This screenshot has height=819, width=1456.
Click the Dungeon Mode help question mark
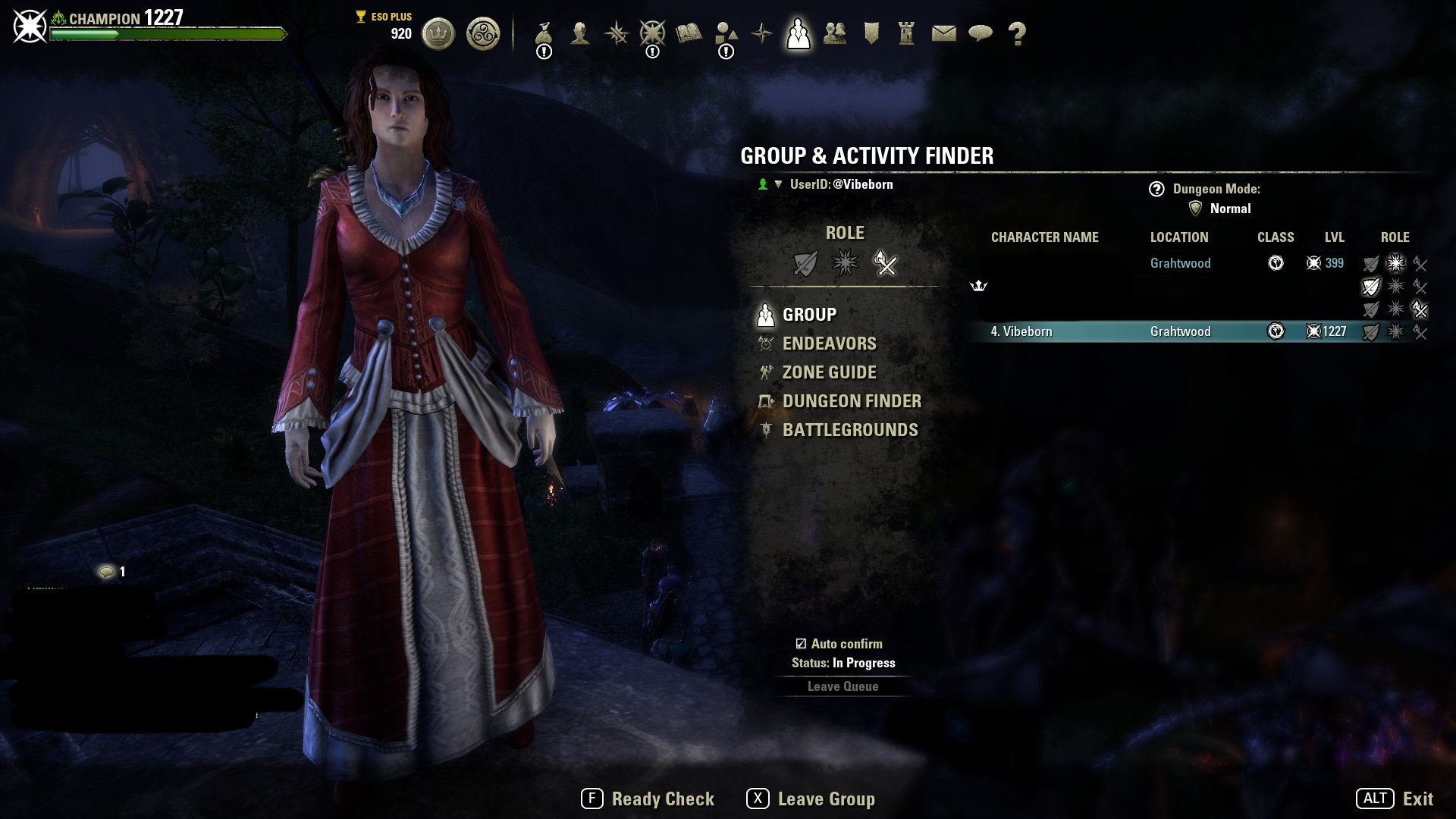pyautogui.click(x=1156, y=189)
